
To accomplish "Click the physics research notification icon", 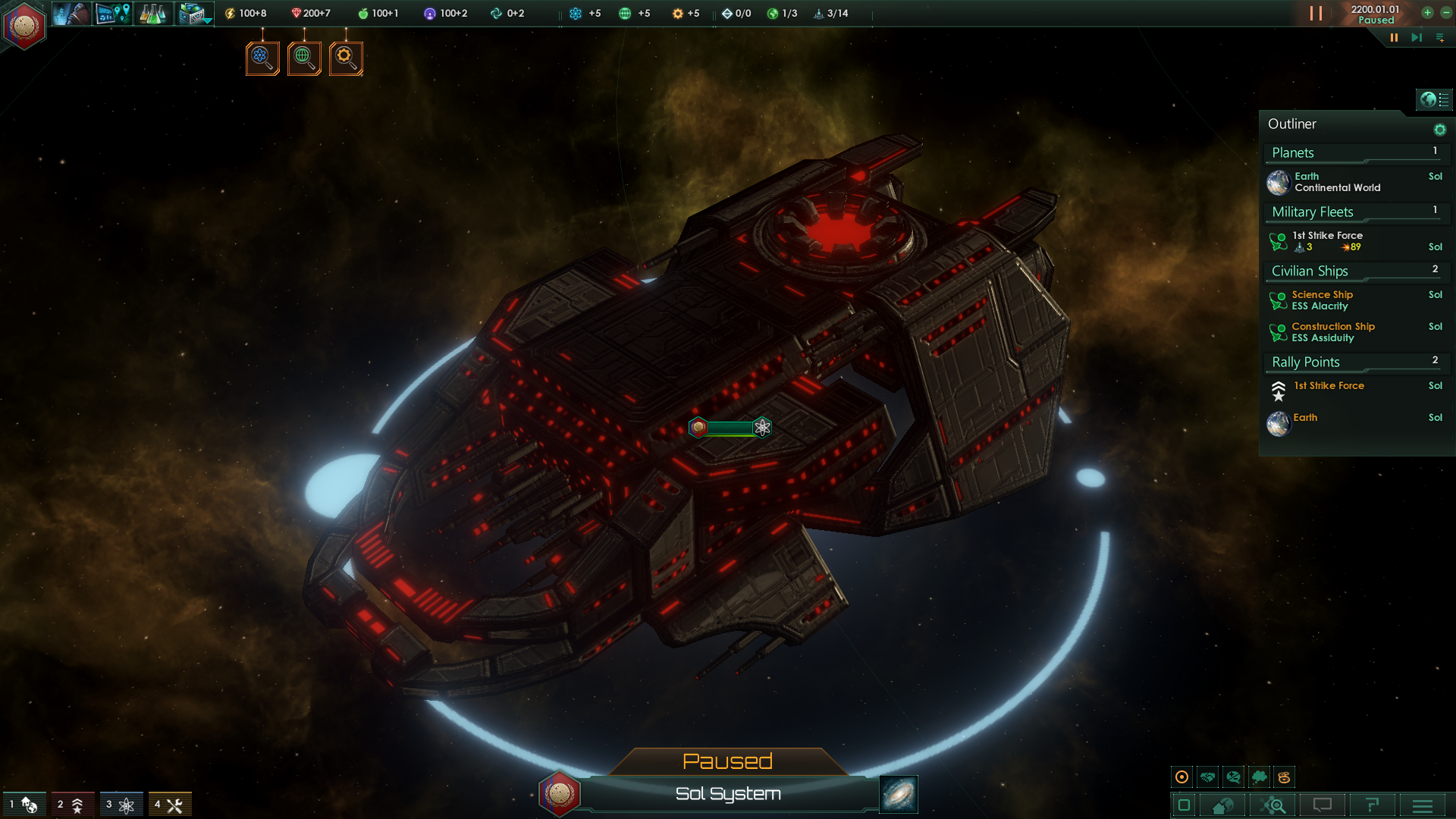I will pyautogui.click(x=262, y=58).
